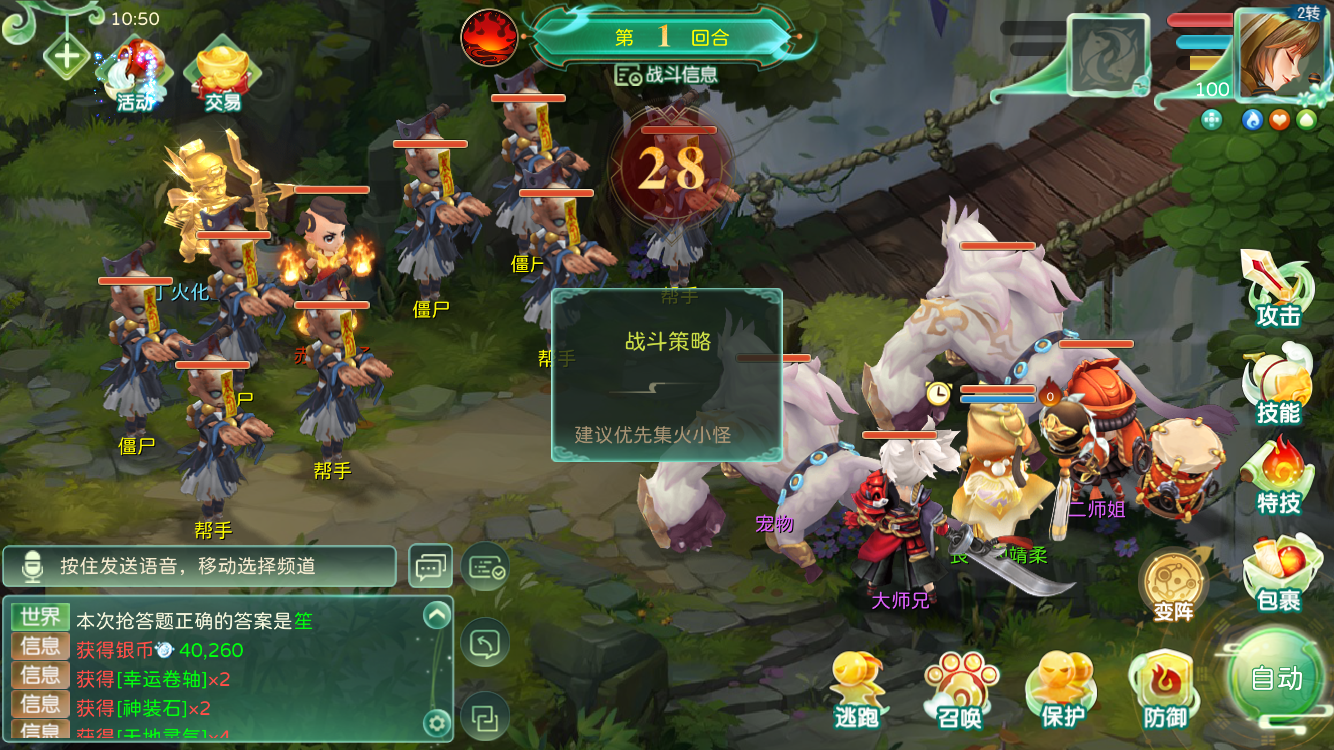This screenshot has height=750, width=1334.
Task: Open the 包裹 bag
Action: click(x=1278, y=572)
